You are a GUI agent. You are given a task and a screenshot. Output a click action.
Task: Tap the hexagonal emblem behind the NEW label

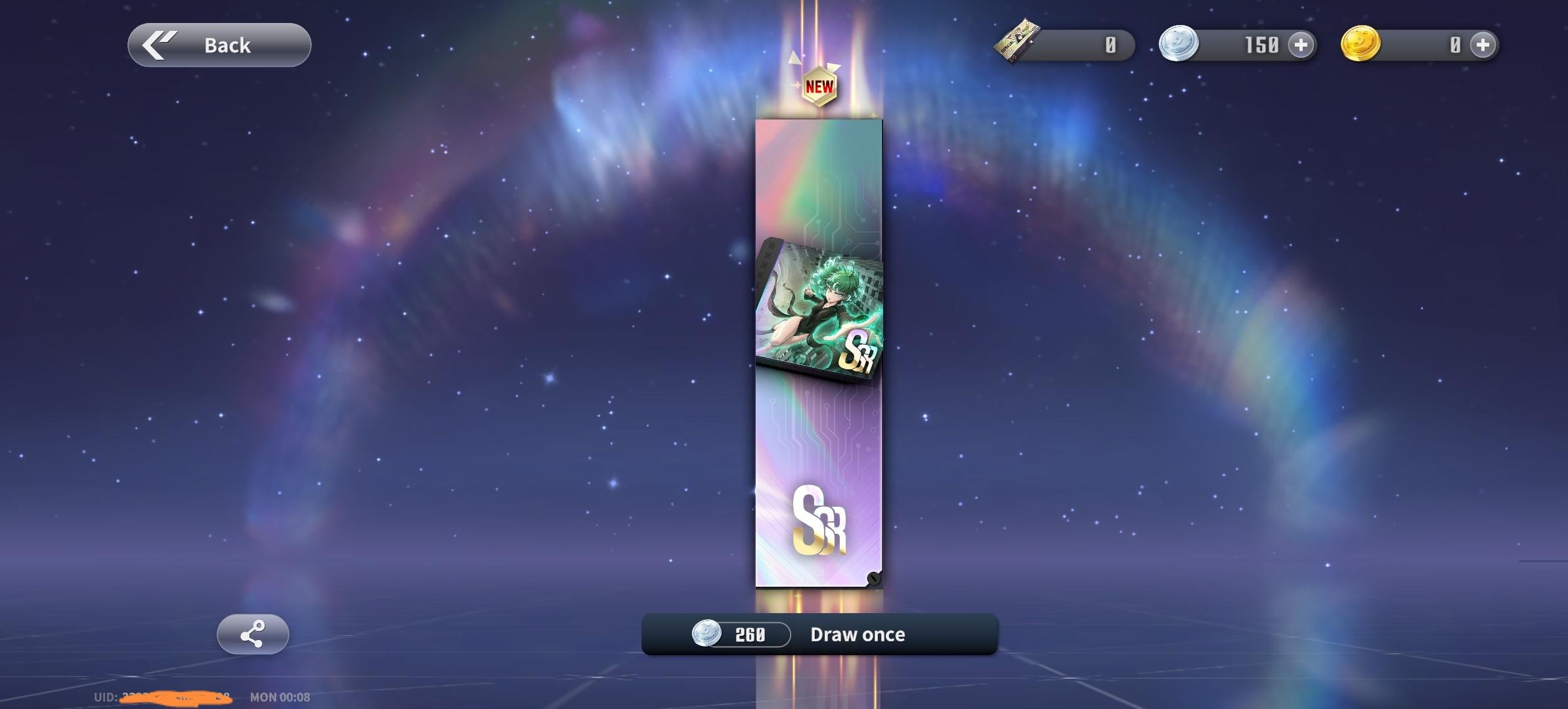pyautogui.click(x=819, y=89)
